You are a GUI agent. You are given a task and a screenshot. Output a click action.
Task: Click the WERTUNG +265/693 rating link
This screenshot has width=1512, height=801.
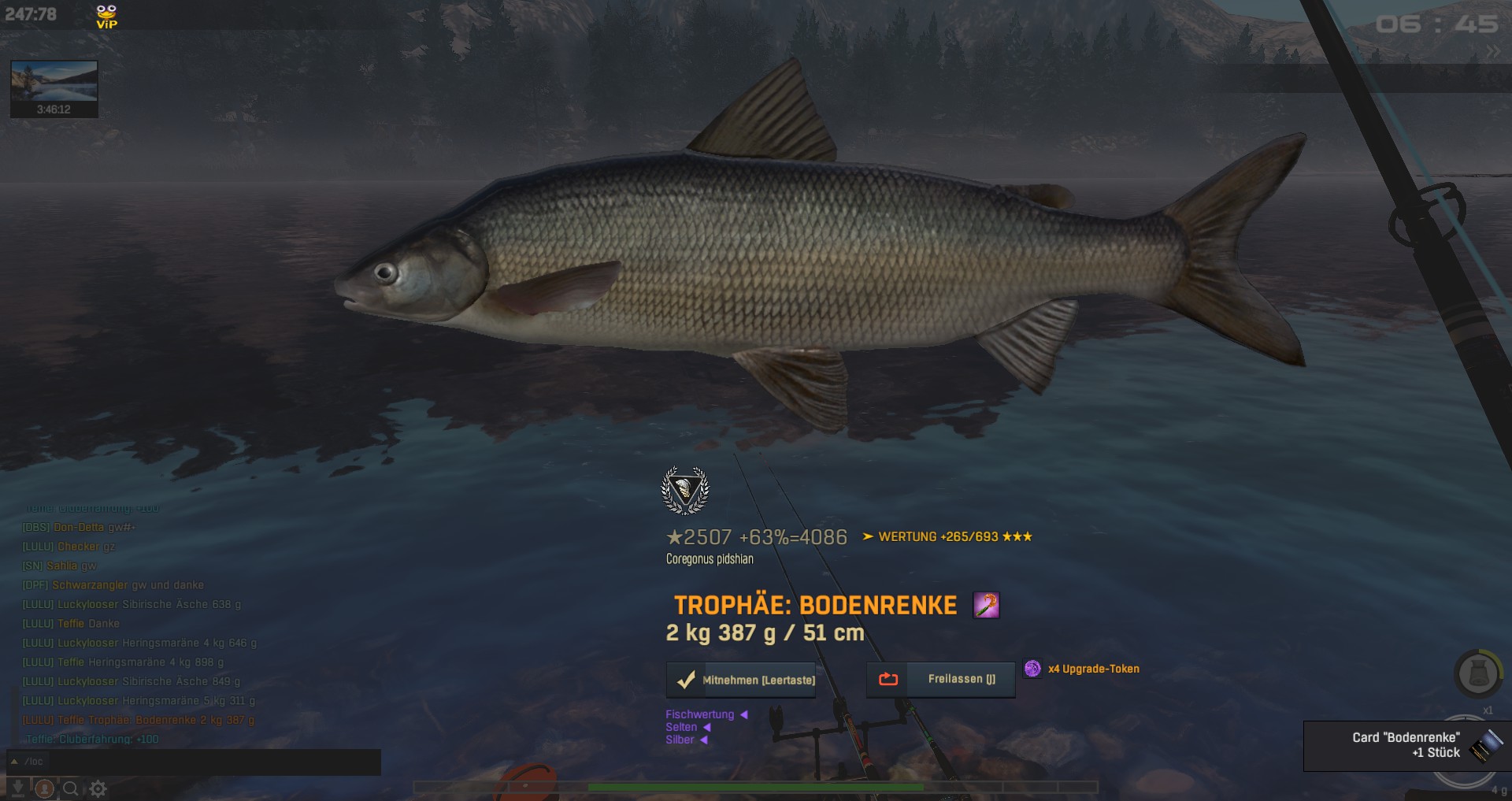947,537
